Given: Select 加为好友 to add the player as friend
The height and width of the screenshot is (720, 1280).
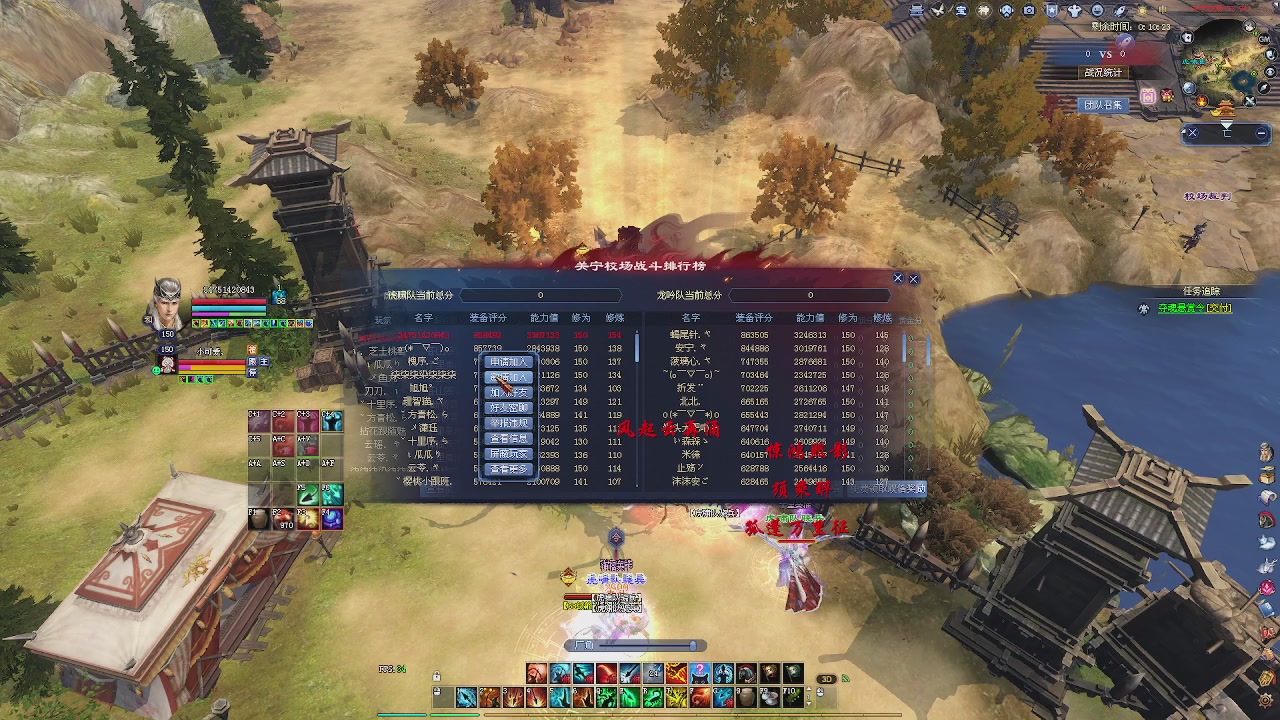Looking at the screenshot, I should coord(508,393).
